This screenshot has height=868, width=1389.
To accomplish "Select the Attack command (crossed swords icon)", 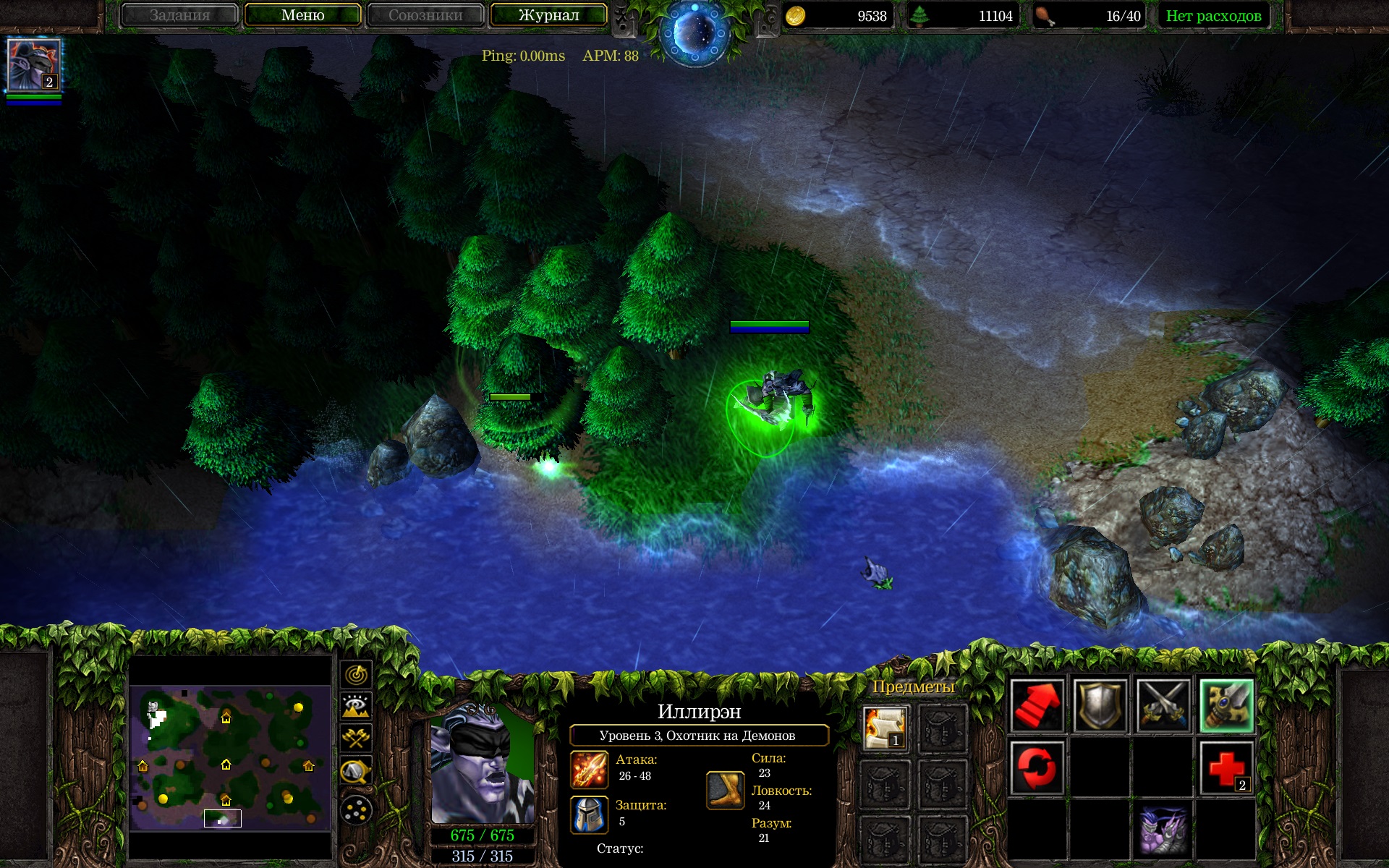I will tap(1163, 705).
